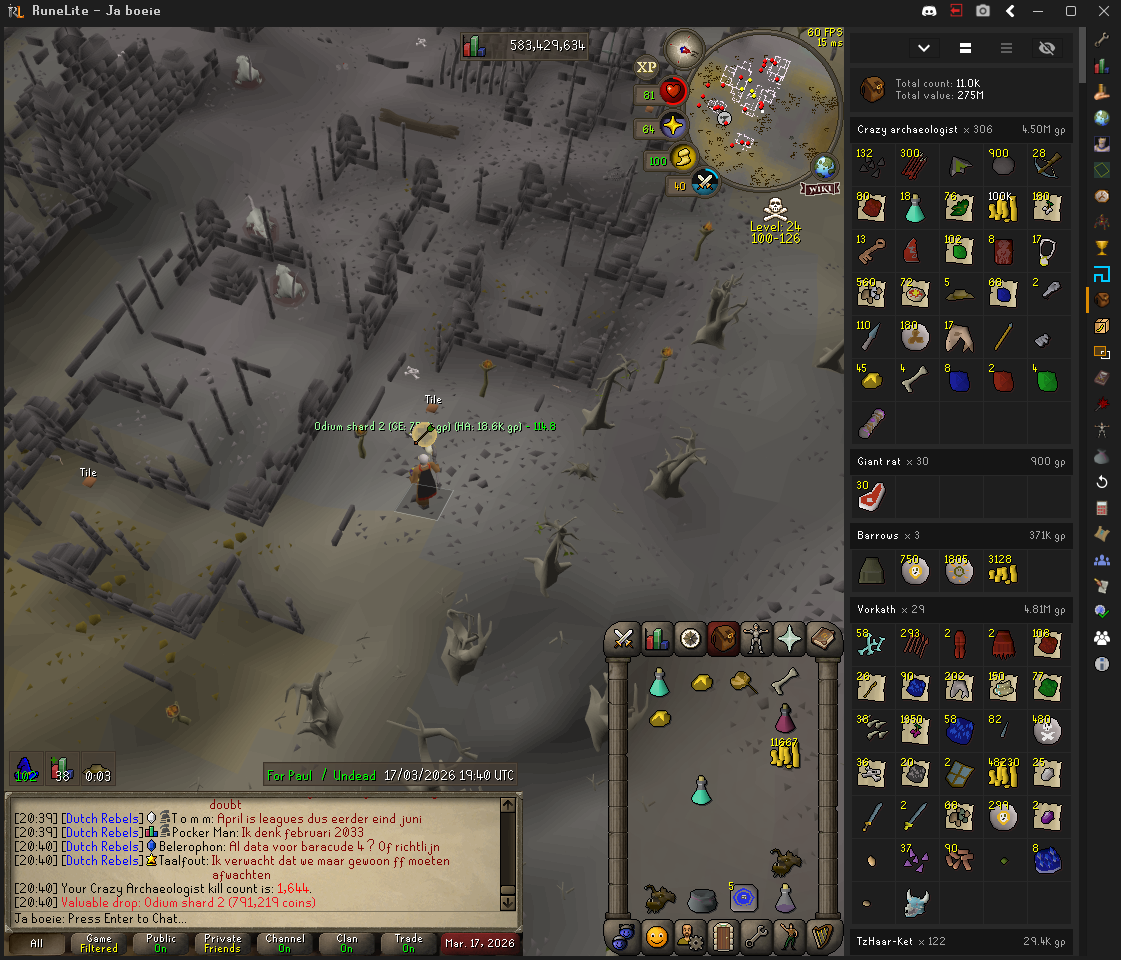Open the Settings wrench tab
Screen dimensions: 1121x960
click(x=756, y=937)
